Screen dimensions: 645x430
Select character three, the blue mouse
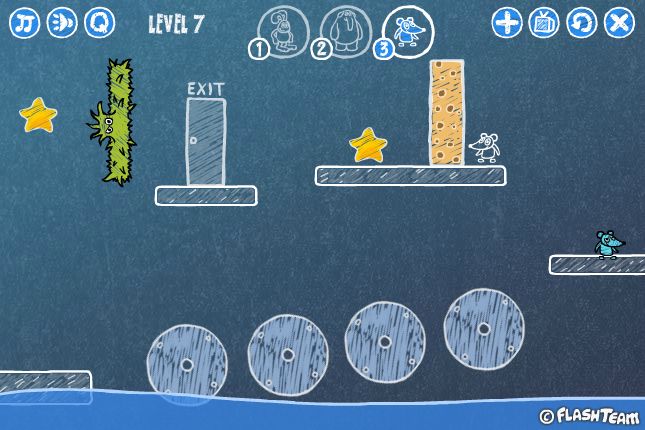click(406, 31)
